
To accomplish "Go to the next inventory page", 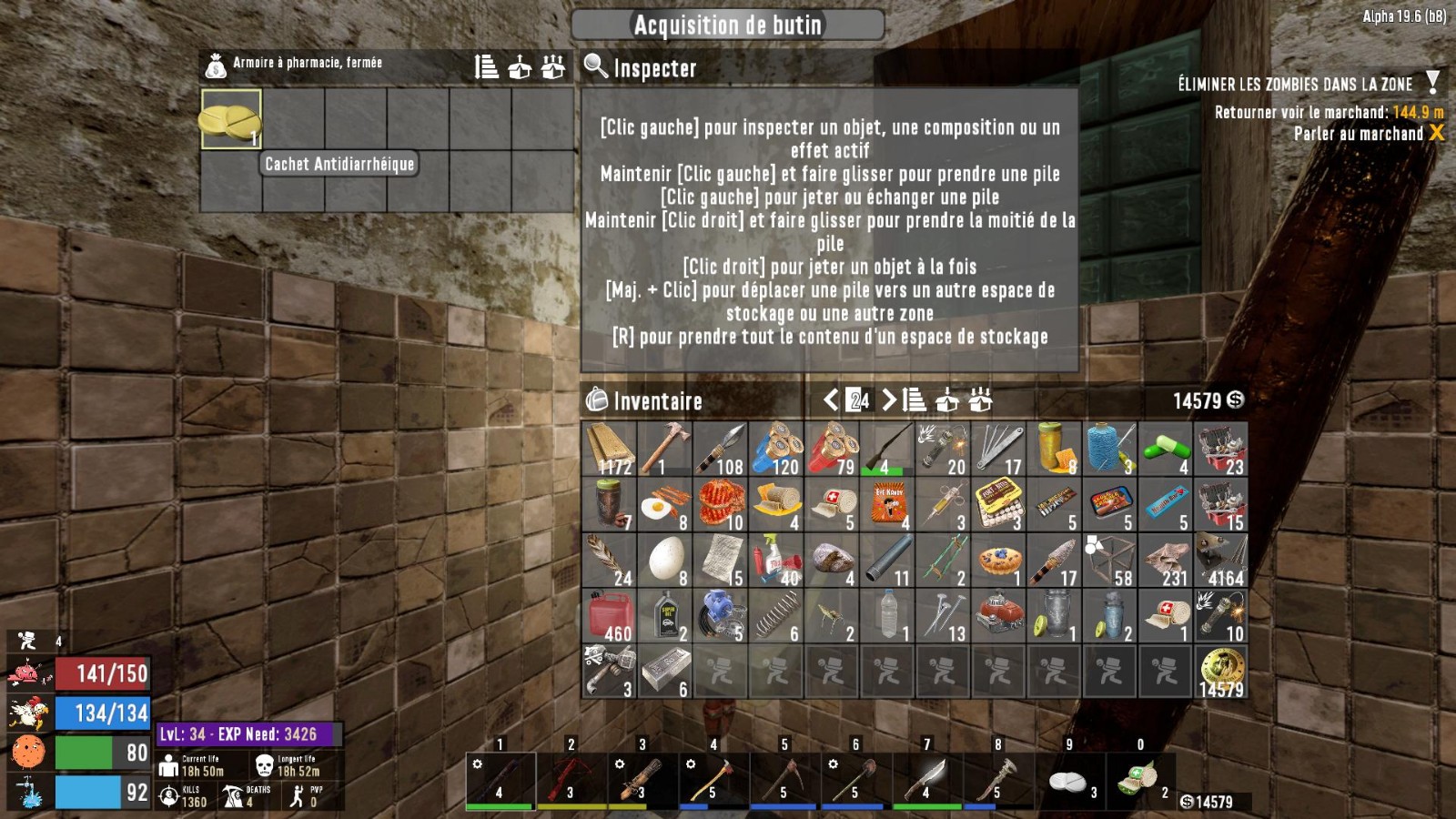I will coord(889,399).
